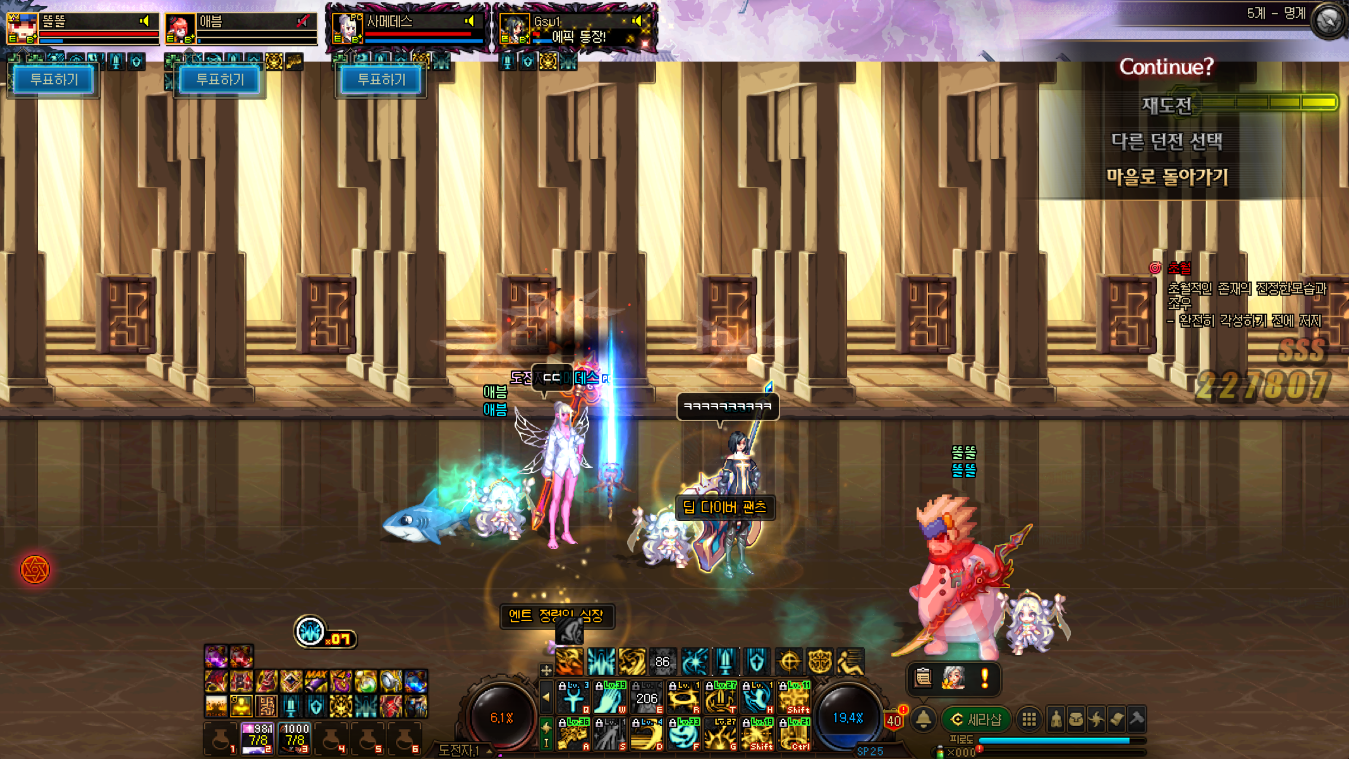The image size is (1349, 759).
Task: Use the potion in quick slot 2
Action: click(x=258, y=739)
